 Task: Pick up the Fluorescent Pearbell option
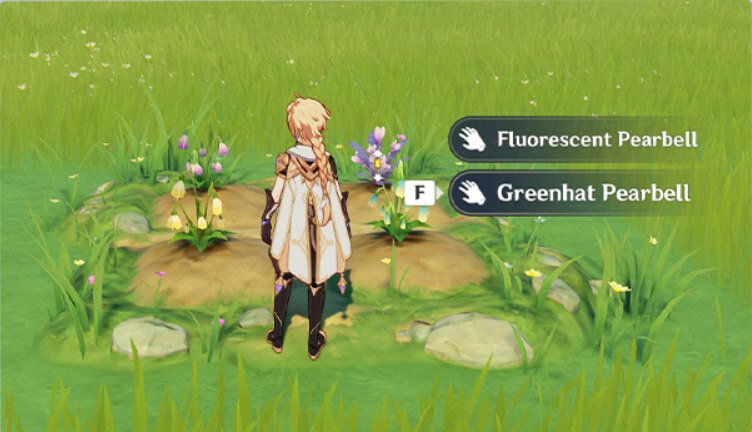pyautogui.click(x=574, y=139)
